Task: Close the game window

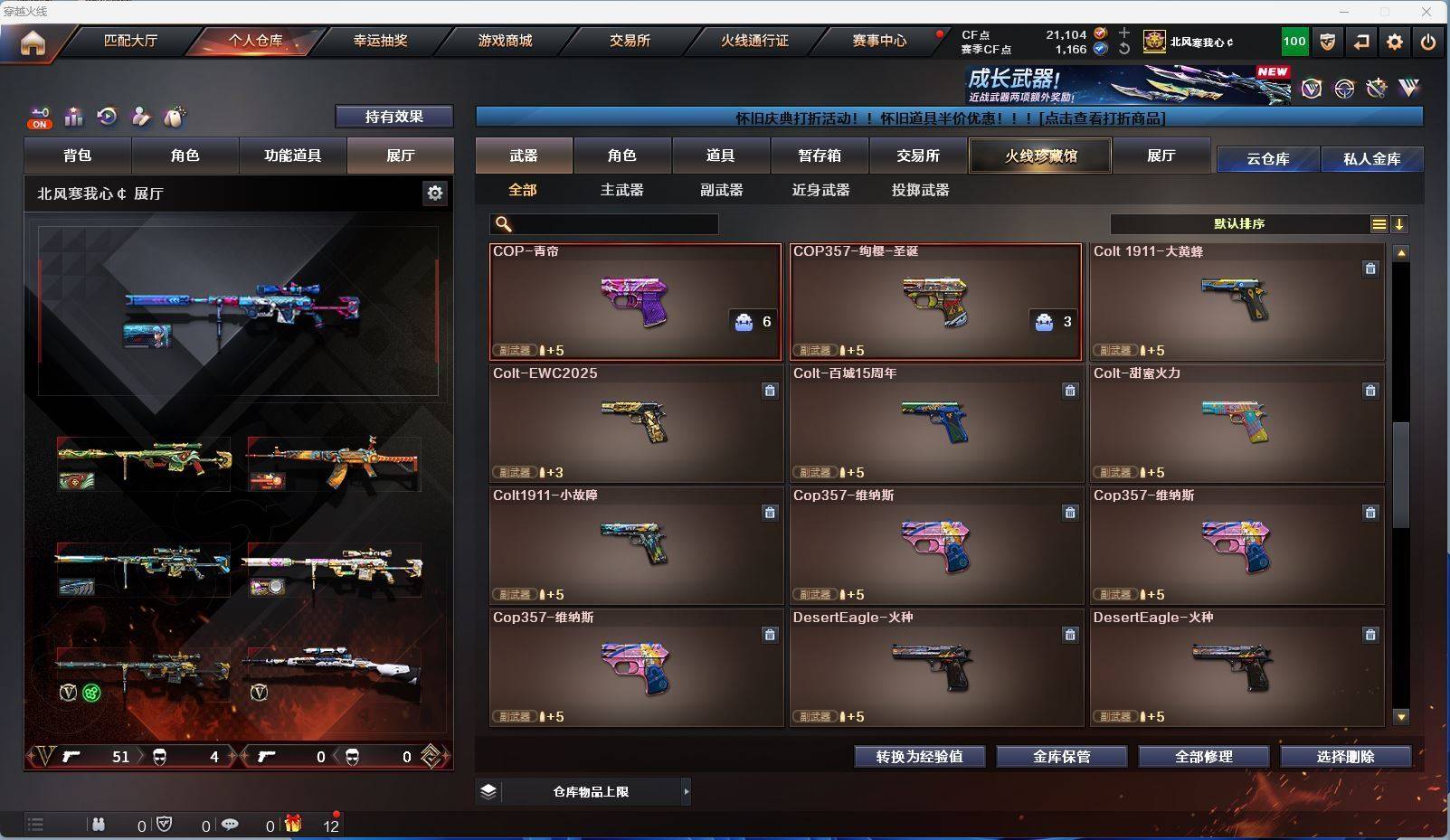Action: coord(1426,12)
